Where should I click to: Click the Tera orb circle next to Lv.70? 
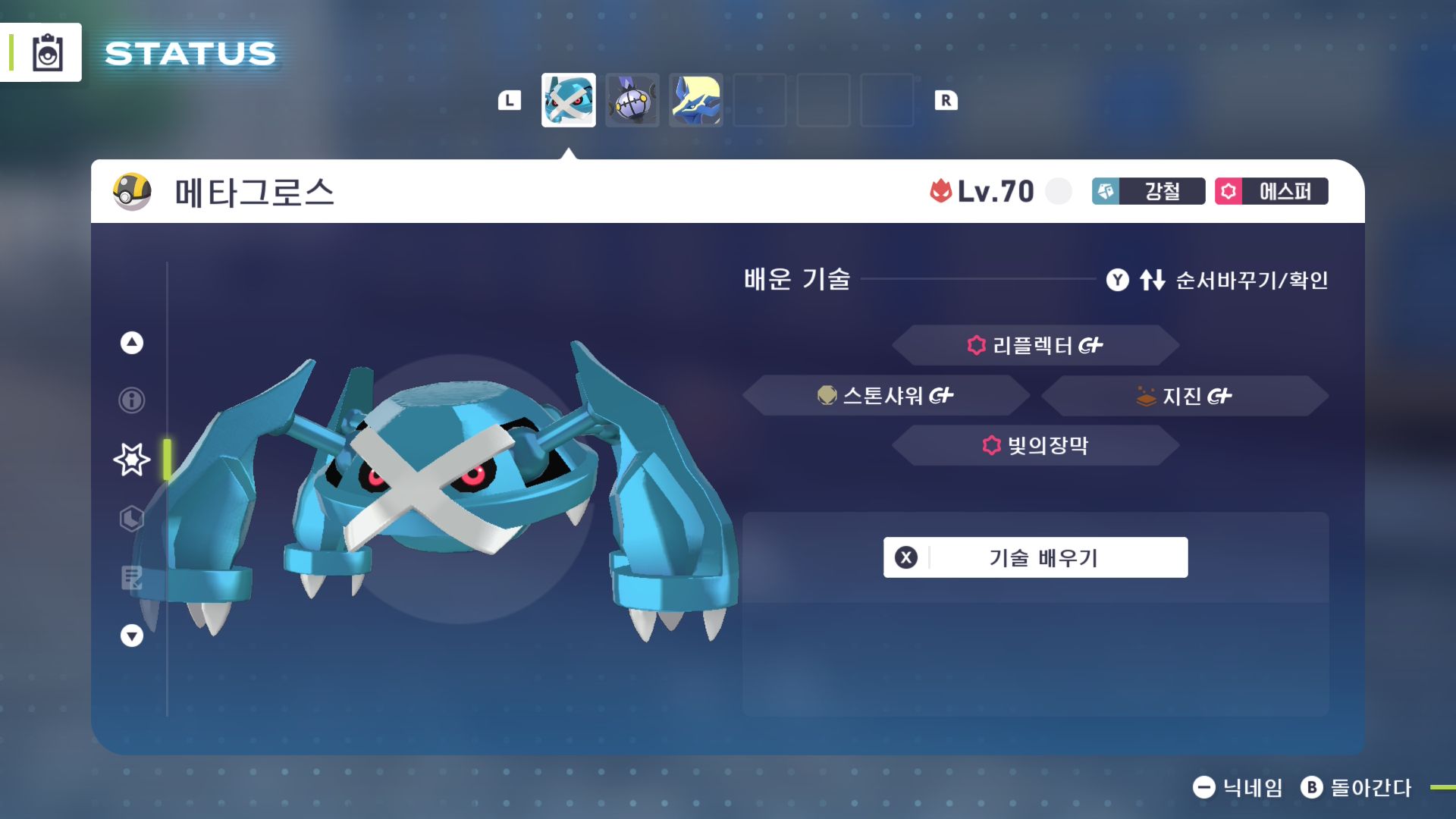1058,192
